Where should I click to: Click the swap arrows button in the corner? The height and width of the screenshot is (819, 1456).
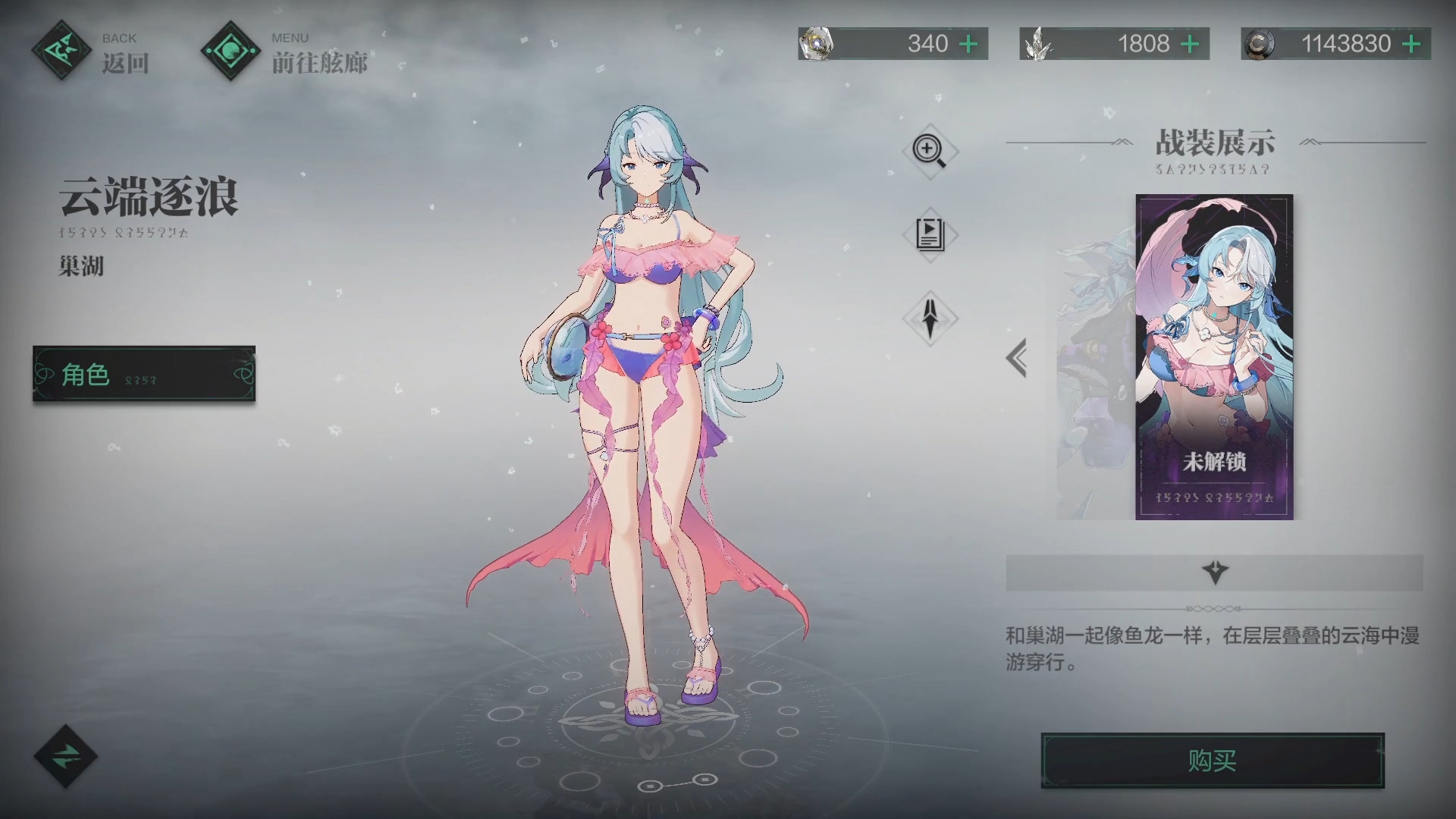66,756
